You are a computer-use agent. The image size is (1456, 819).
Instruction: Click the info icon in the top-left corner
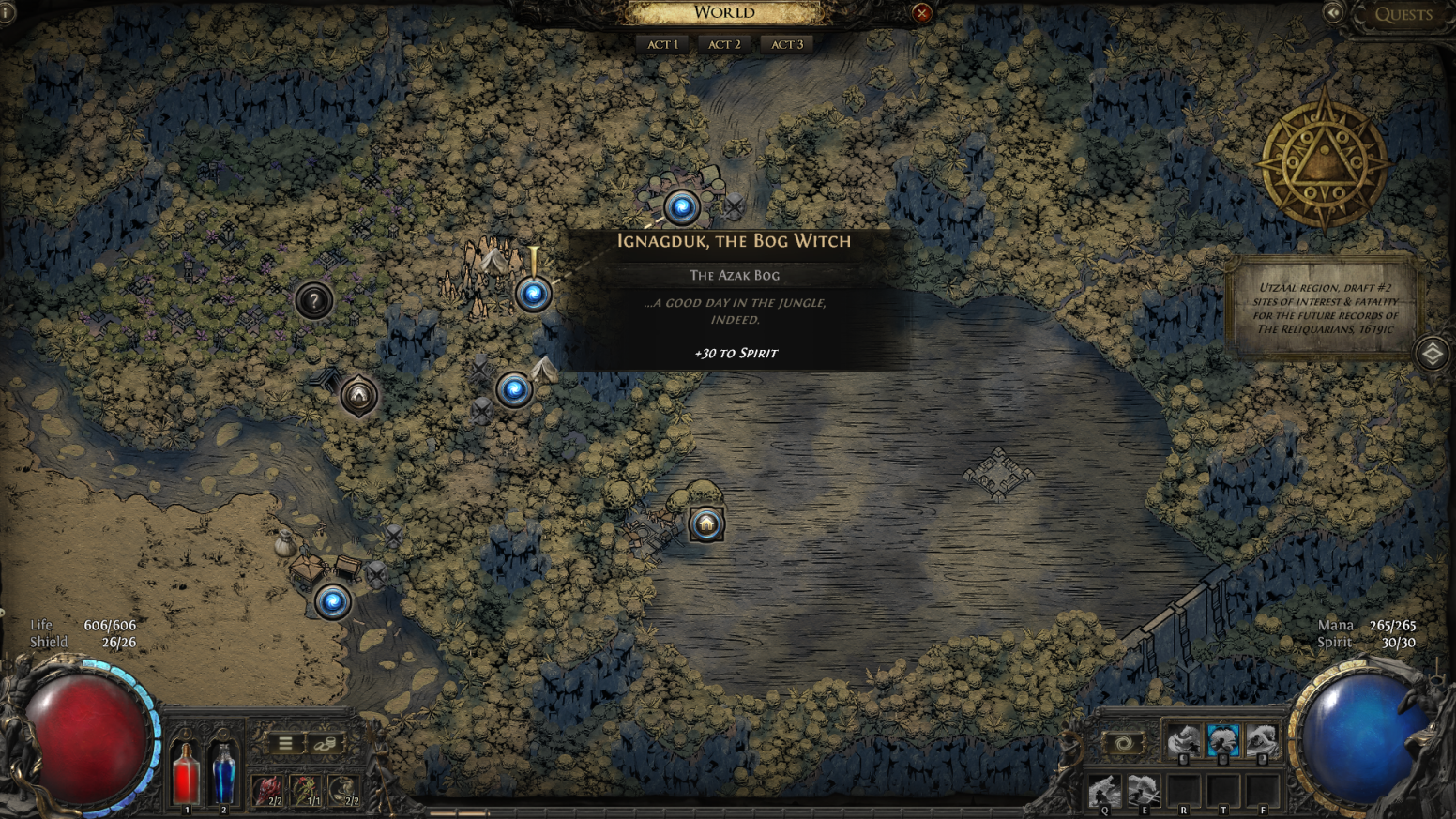(x=7, y=12)
